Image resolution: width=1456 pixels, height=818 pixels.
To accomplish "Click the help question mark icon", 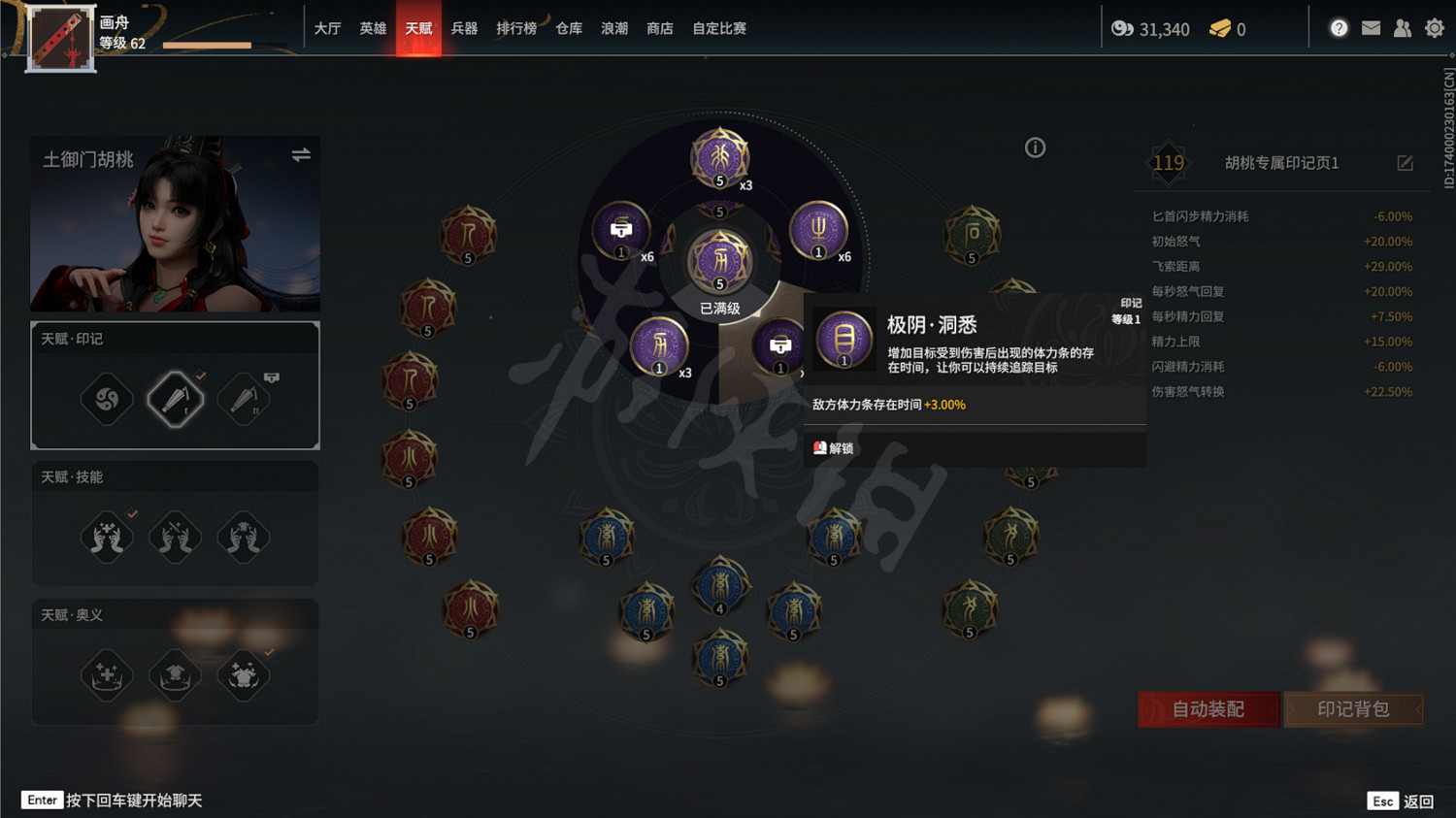I will point(1339,28).
